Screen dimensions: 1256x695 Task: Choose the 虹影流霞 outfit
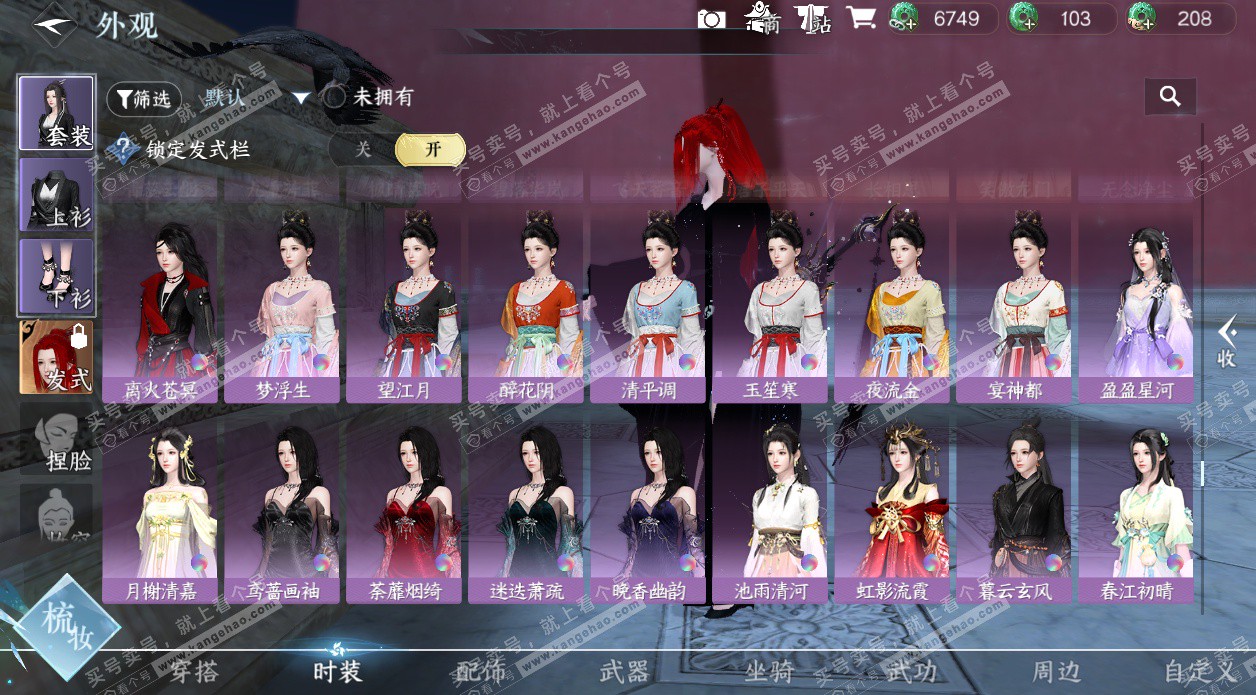tap(892, 512)
